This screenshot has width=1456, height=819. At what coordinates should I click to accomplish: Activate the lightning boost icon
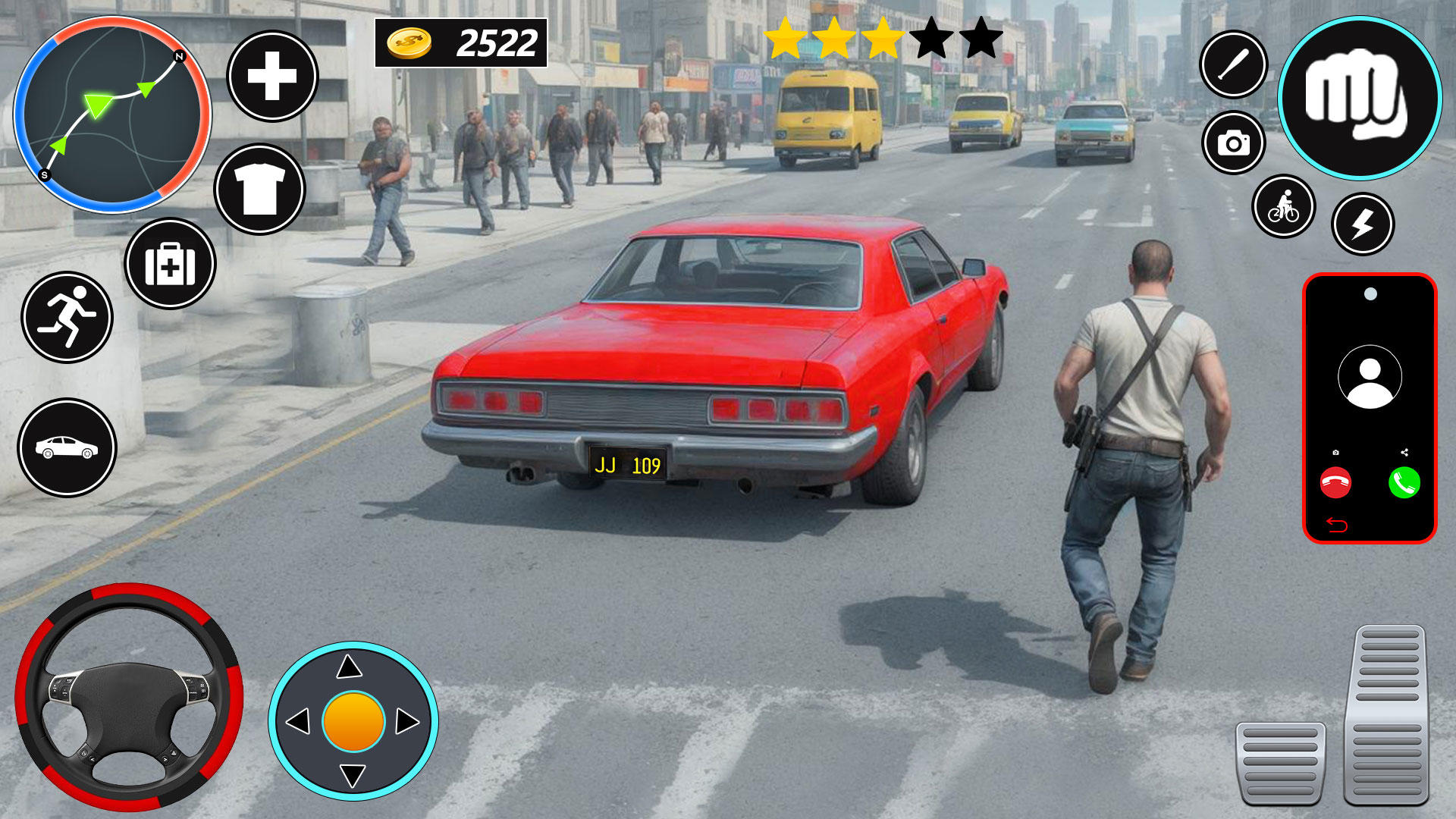click(1365, 225)
